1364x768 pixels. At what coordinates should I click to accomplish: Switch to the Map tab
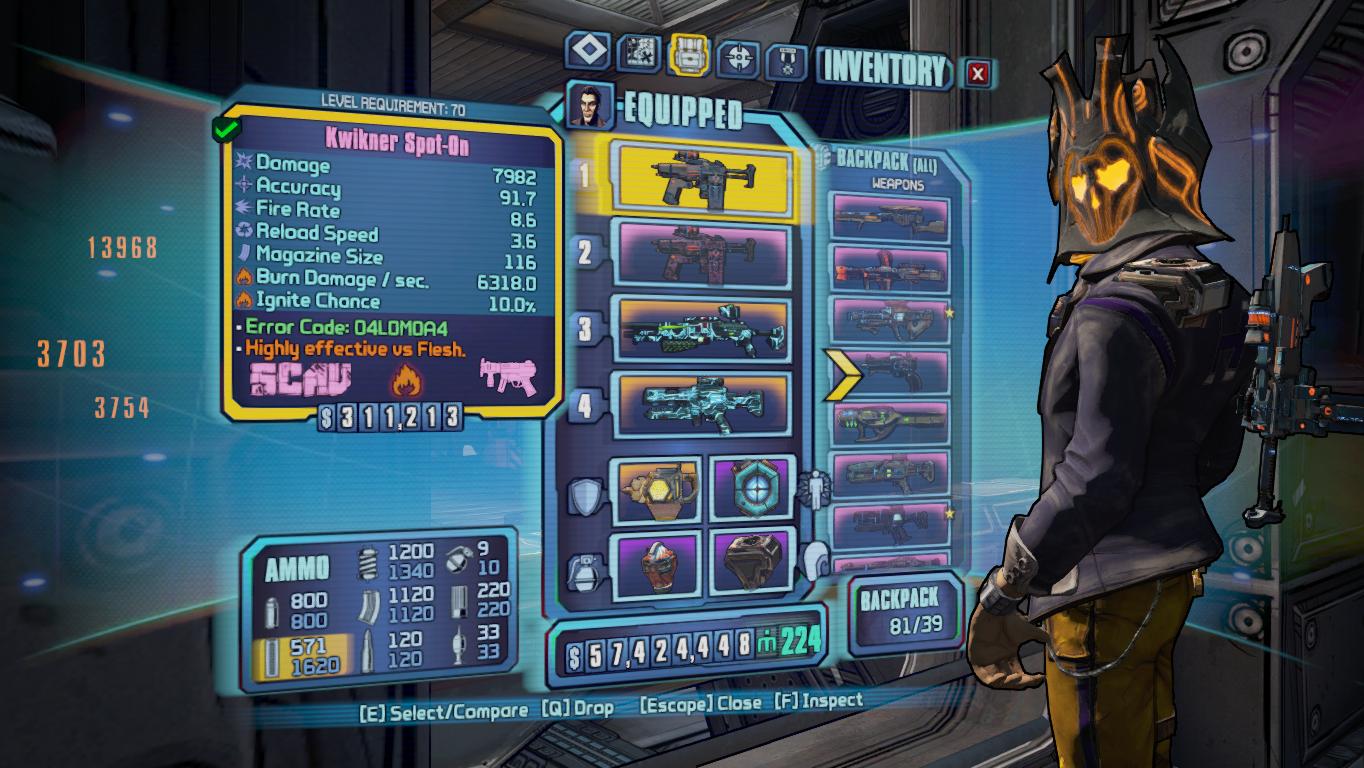[637, 53]
